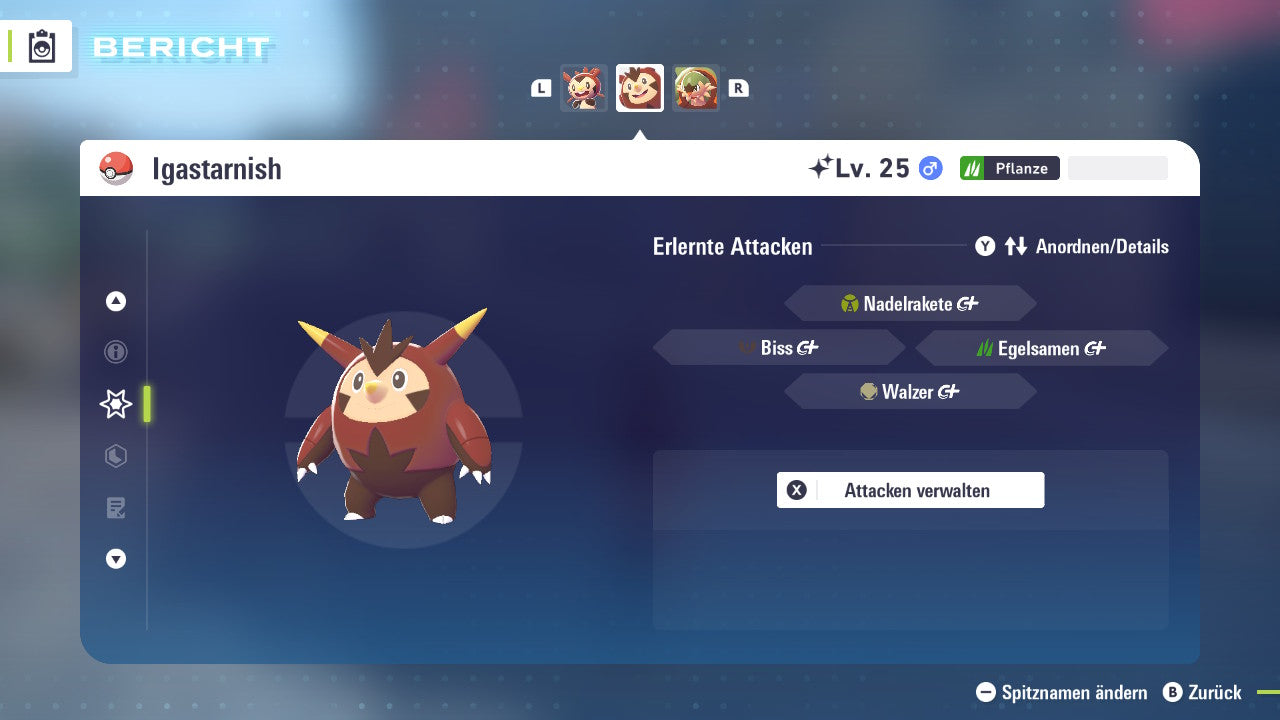The width and height of the screenshot is (1280, 720).
Task: Open the stats hexagon tab in sidebar
Action: pyautogui.click(x=116, y=456)
